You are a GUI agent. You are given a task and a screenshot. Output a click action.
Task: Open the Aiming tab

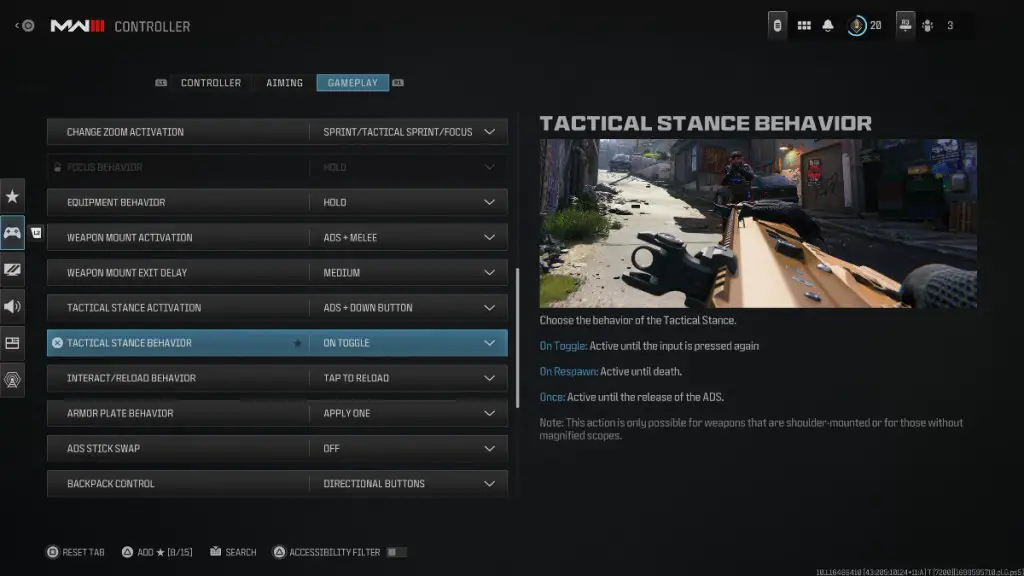[x=284, y=83]
